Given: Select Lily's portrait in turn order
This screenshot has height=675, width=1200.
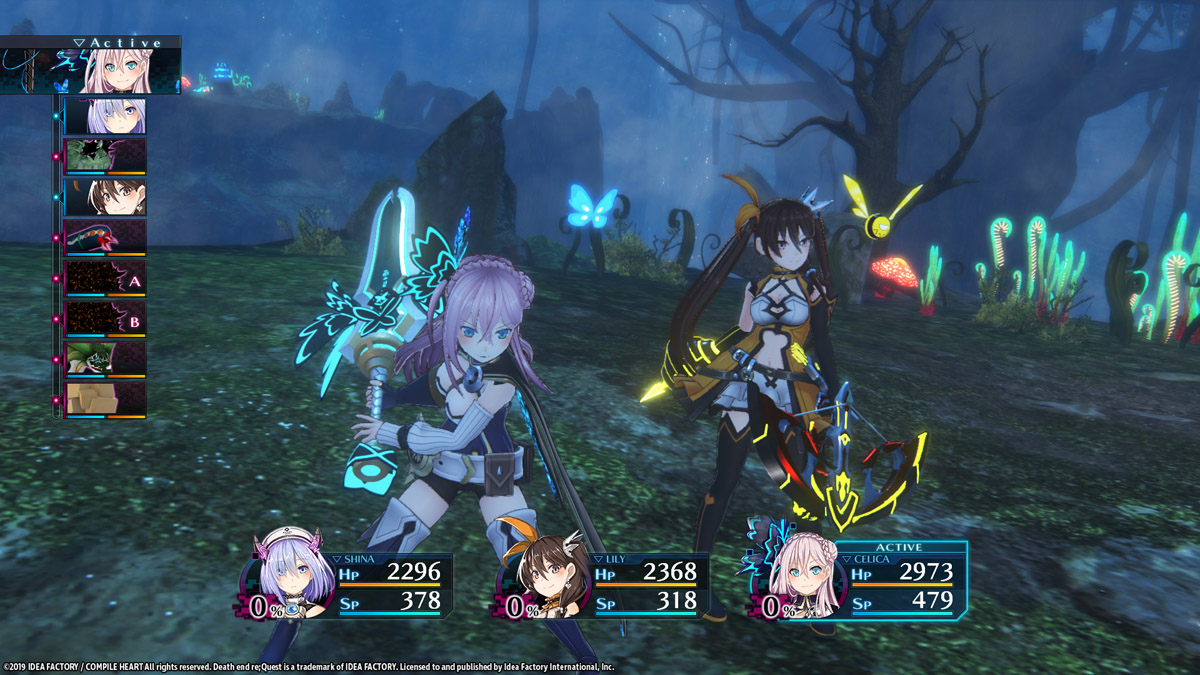Looking at the screenshot, I should click(105, 197).
